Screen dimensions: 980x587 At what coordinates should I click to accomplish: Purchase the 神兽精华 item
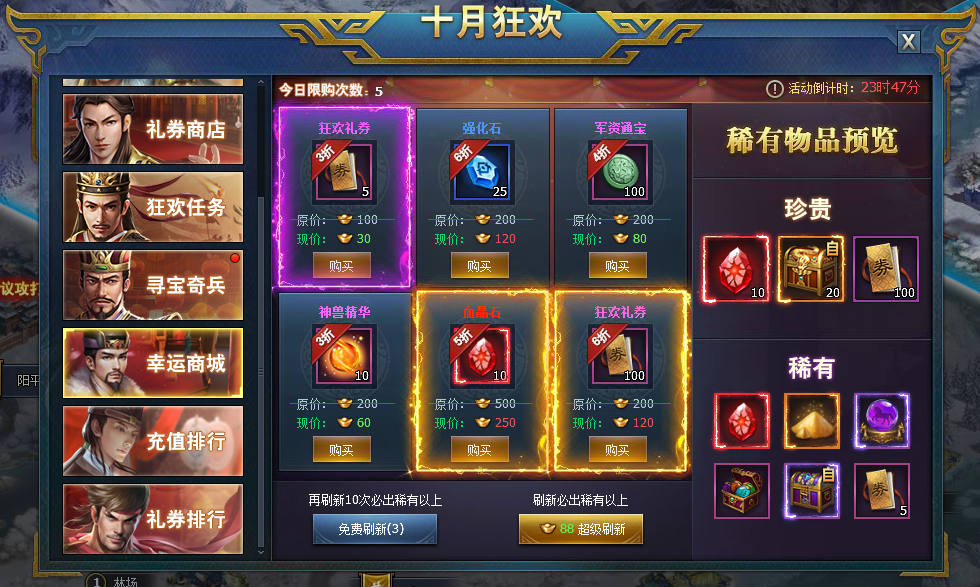pos(342,450)
